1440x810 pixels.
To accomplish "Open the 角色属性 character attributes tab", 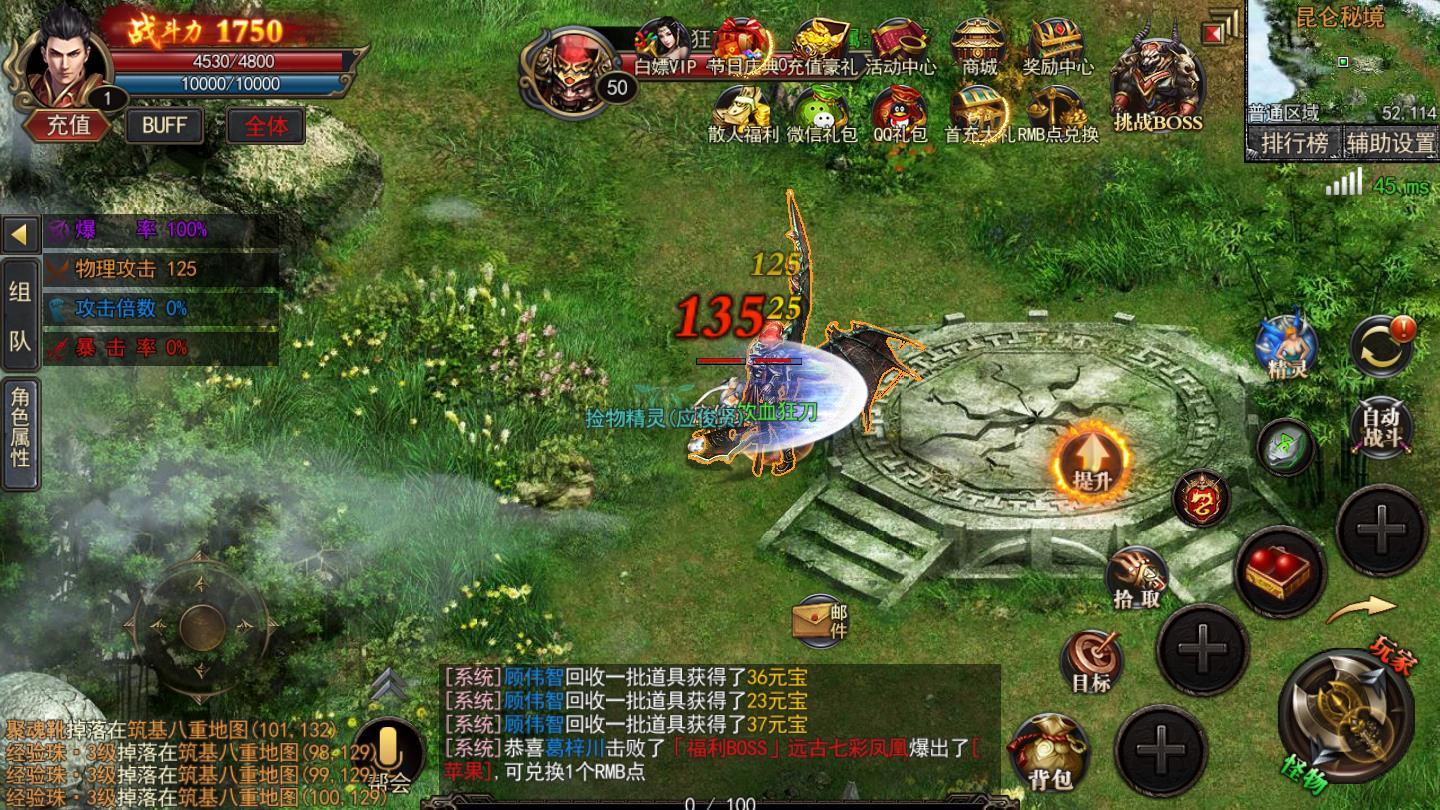I will coord(20,433).
